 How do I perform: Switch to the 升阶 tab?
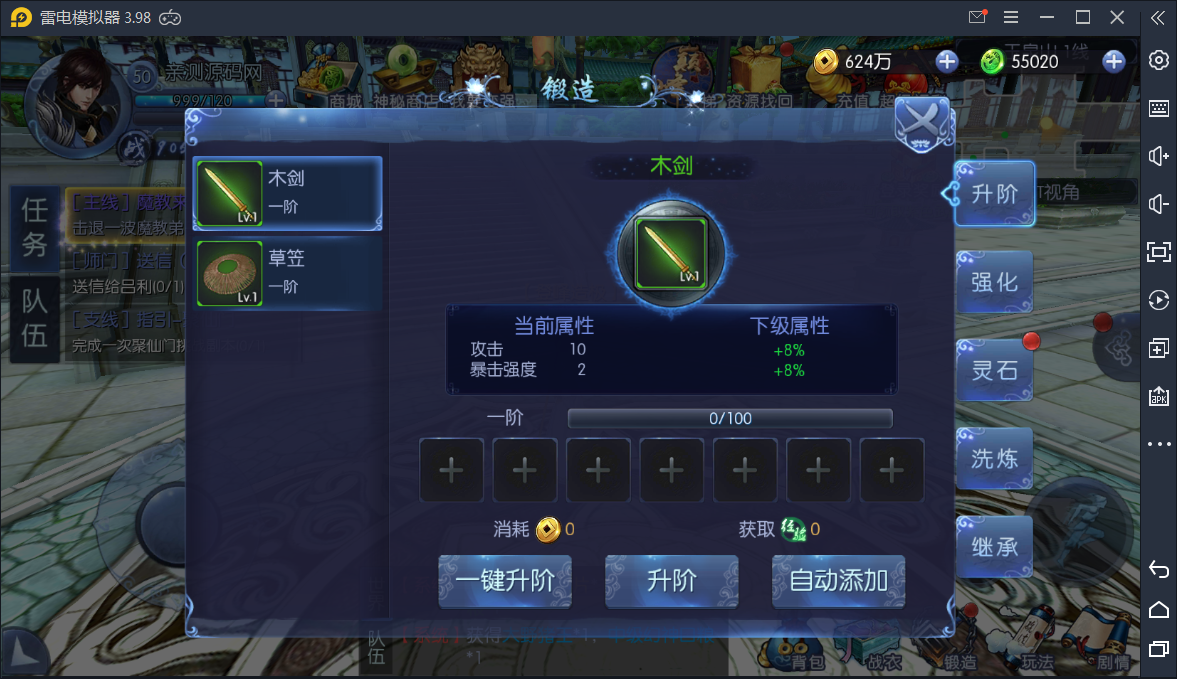(x=993, y=193)
